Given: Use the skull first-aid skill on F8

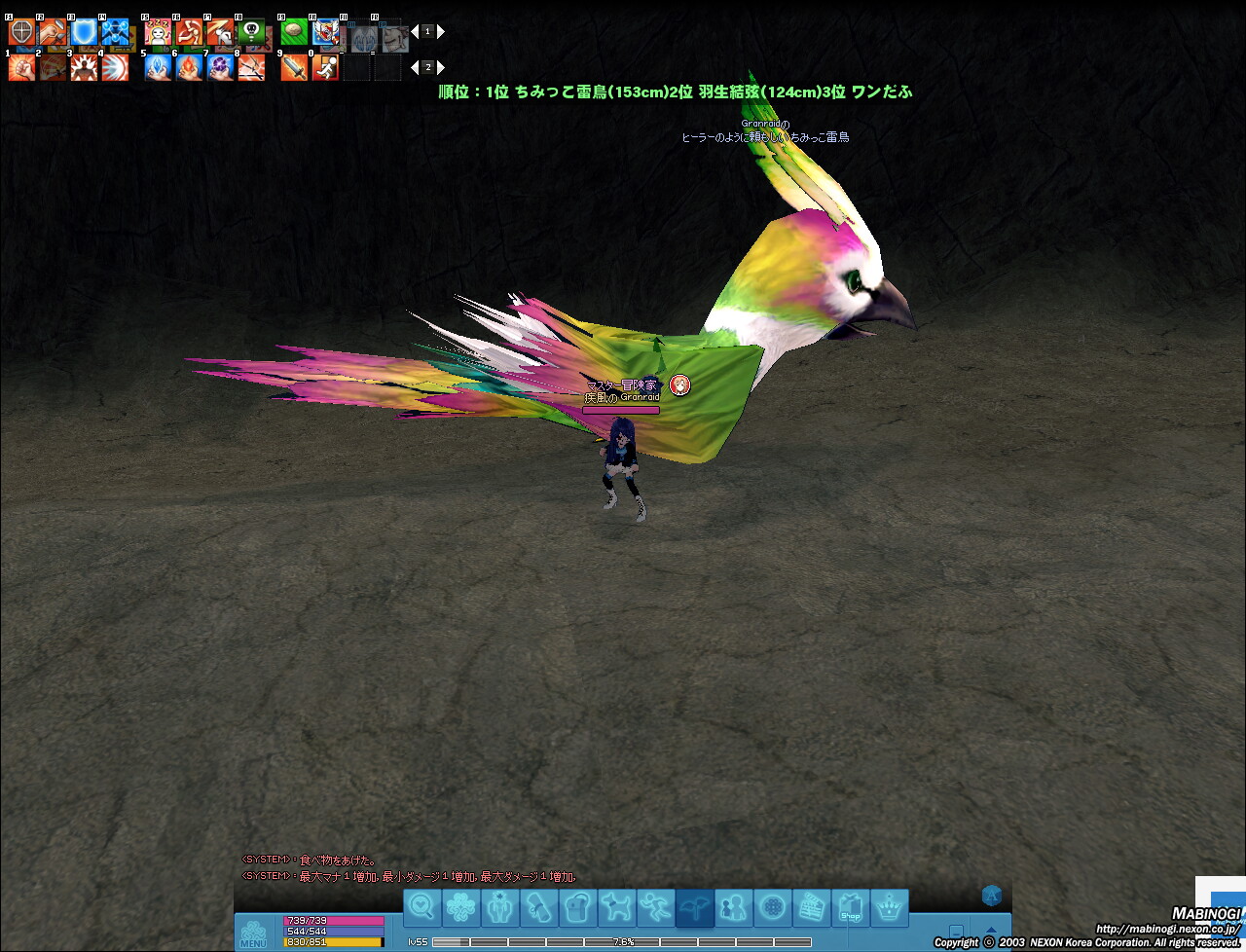Looking at the screenshot, I should (x=251, y=33).
